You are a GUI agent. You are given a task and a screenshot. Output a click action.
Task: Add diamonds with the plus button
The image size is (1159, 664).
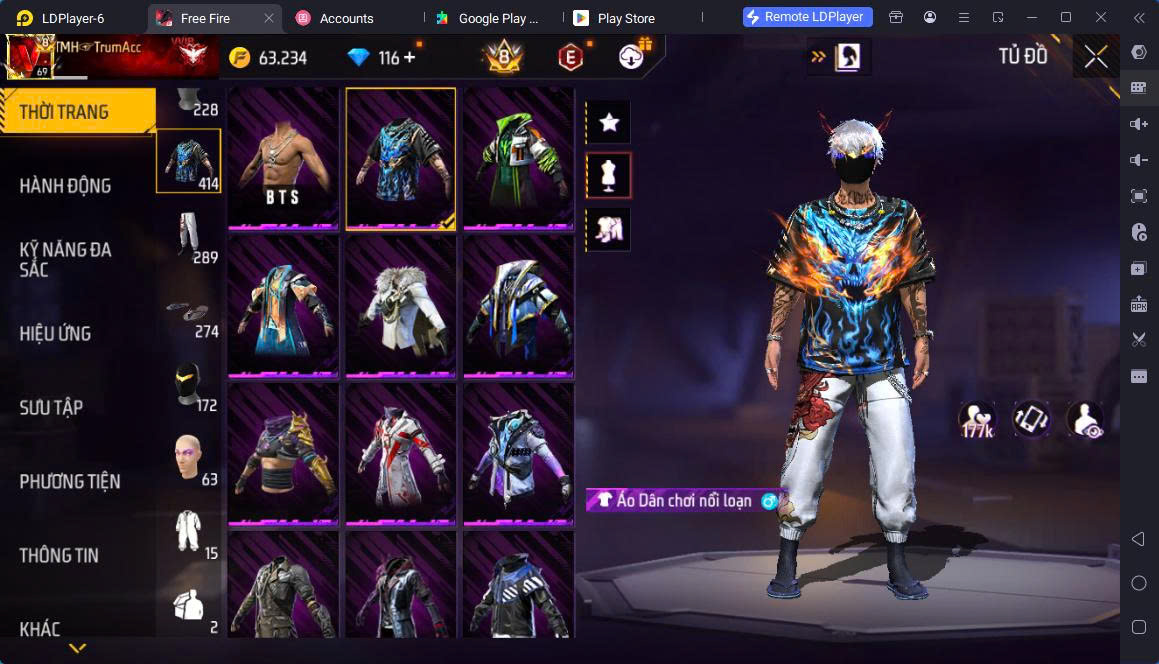[x=410, y=58]
